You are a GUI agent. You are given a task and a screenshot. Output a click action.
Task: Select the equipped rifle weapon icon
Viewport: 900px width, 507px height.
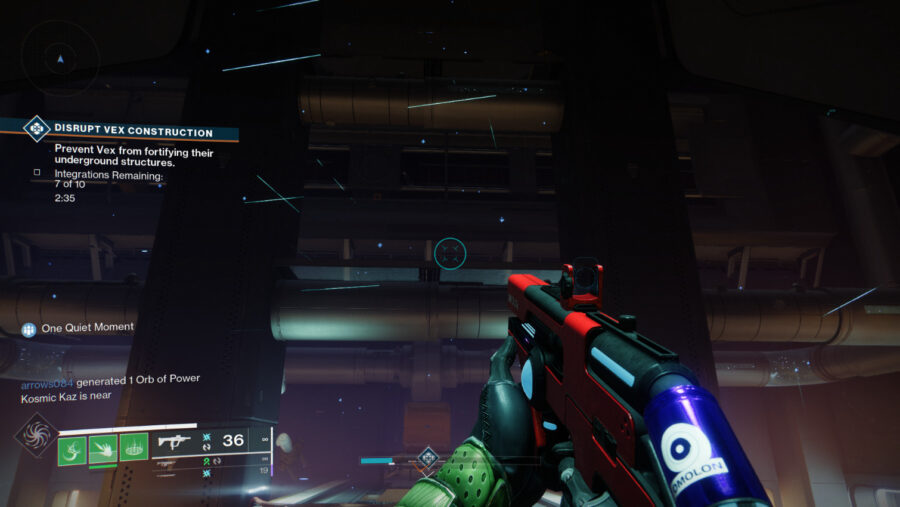[x=174, y=442]
